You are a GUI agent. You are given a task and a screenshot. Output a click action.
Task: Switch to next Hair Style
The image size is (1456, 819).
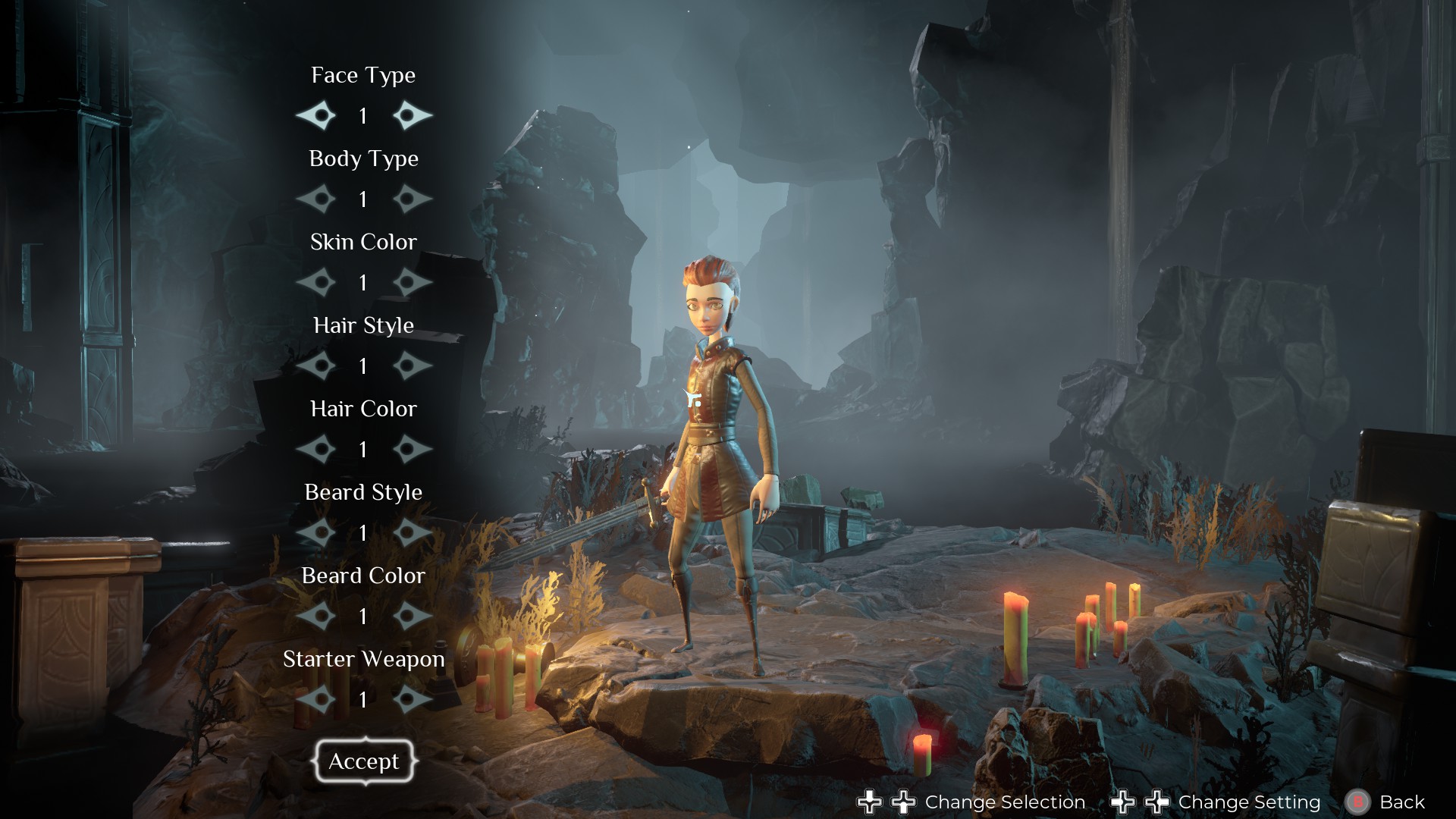pos(412,366)
